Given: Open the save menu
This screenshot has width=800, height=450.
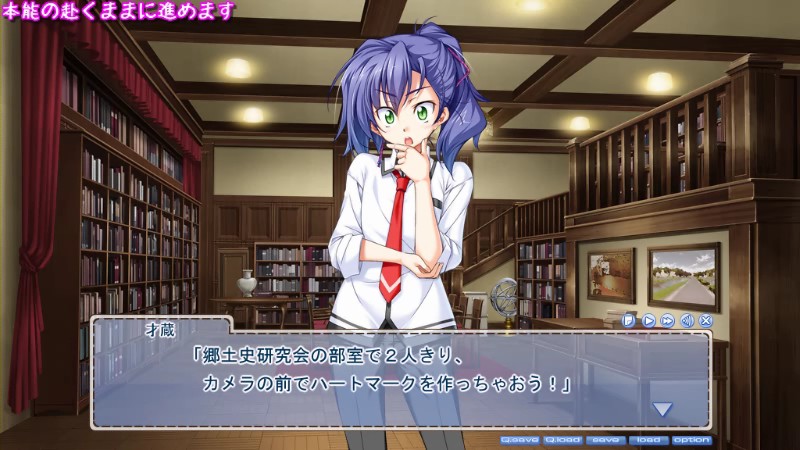Looking at the screenshot, I should click(x=604, y=439).
